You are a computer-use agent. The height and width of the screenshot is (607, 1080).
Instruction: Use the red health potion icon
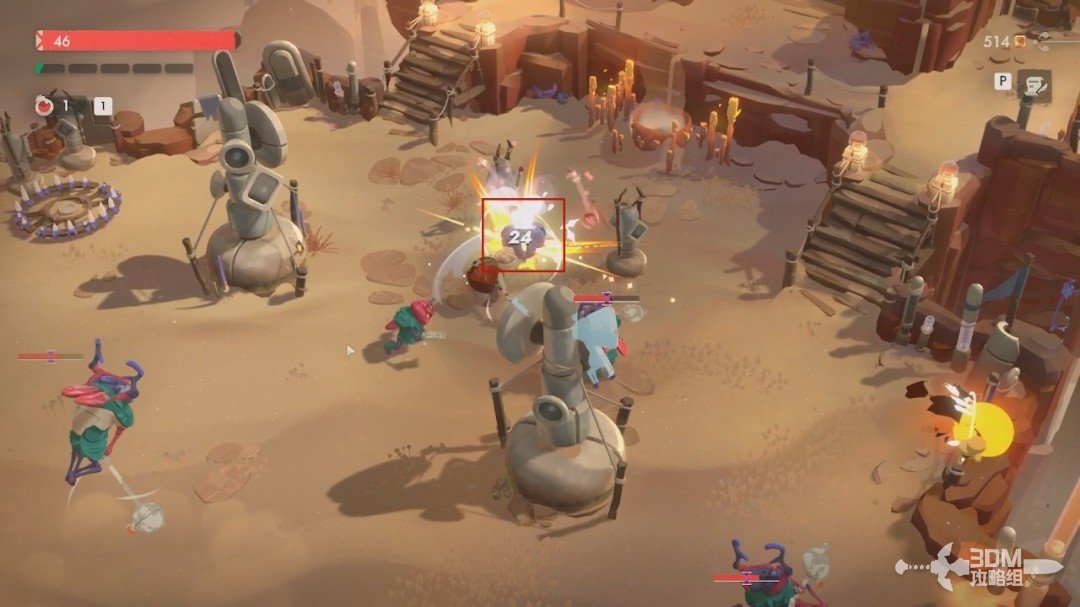coord(44,104)
